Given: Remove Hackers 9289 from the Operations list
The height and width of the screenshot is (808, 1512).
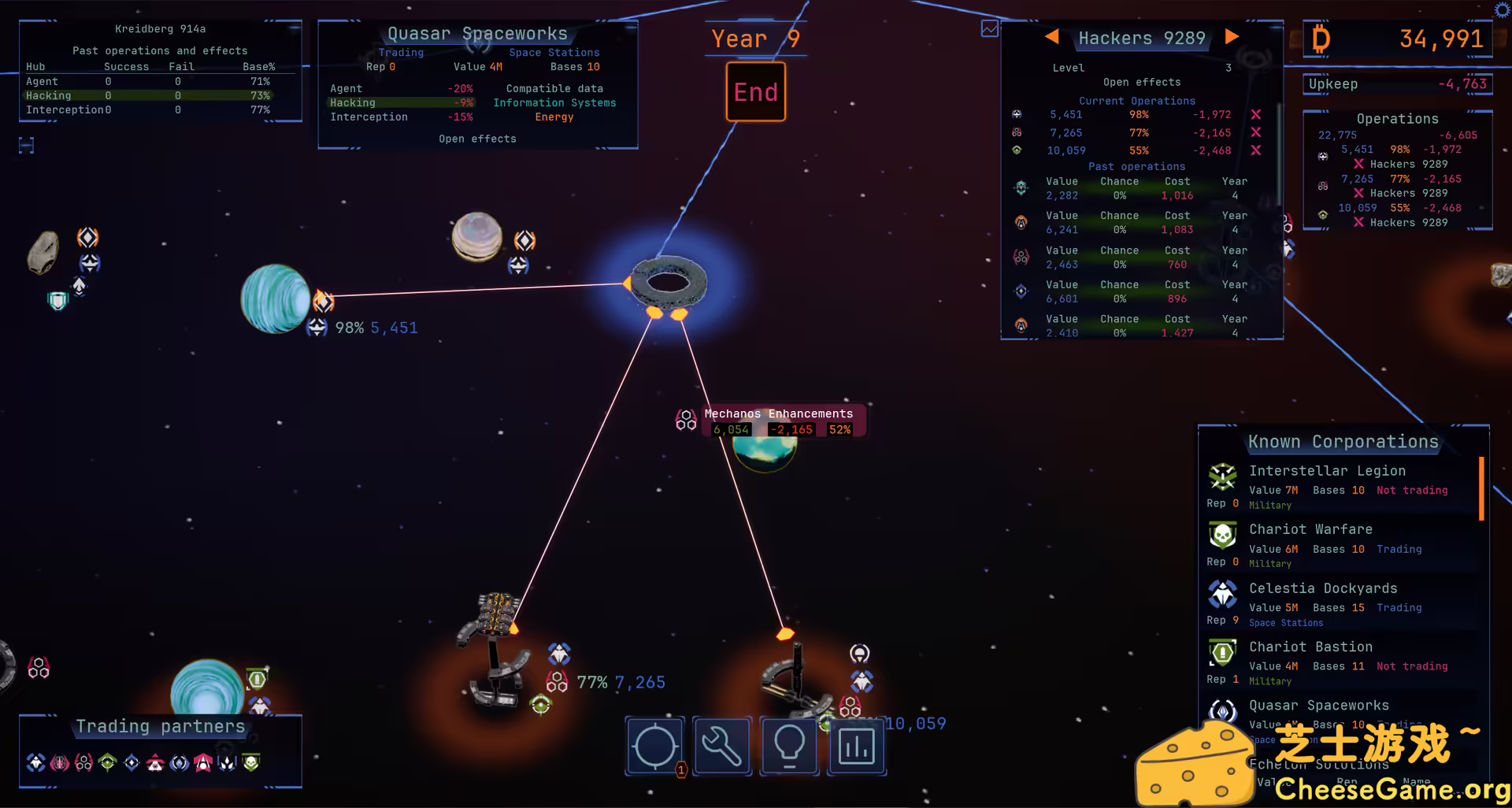Looking at the screenshot, I should (x=1358, y=164).
